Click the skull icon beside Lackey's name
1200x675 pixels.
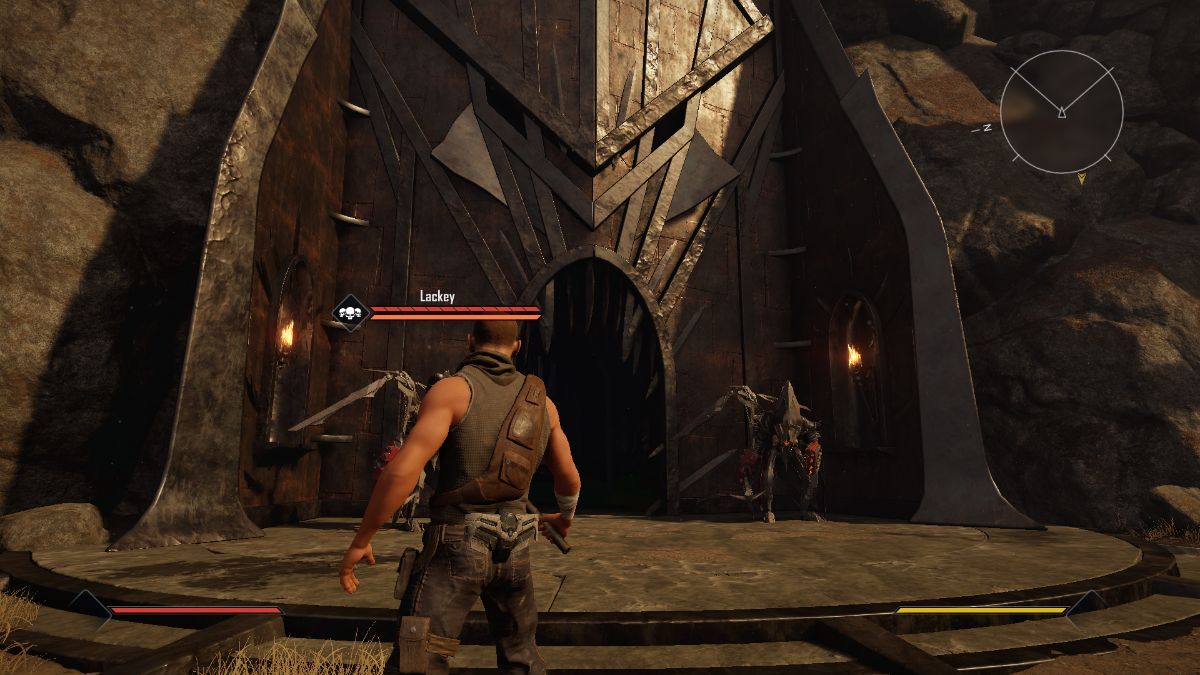pyautogui.click(x=349, y=314)
